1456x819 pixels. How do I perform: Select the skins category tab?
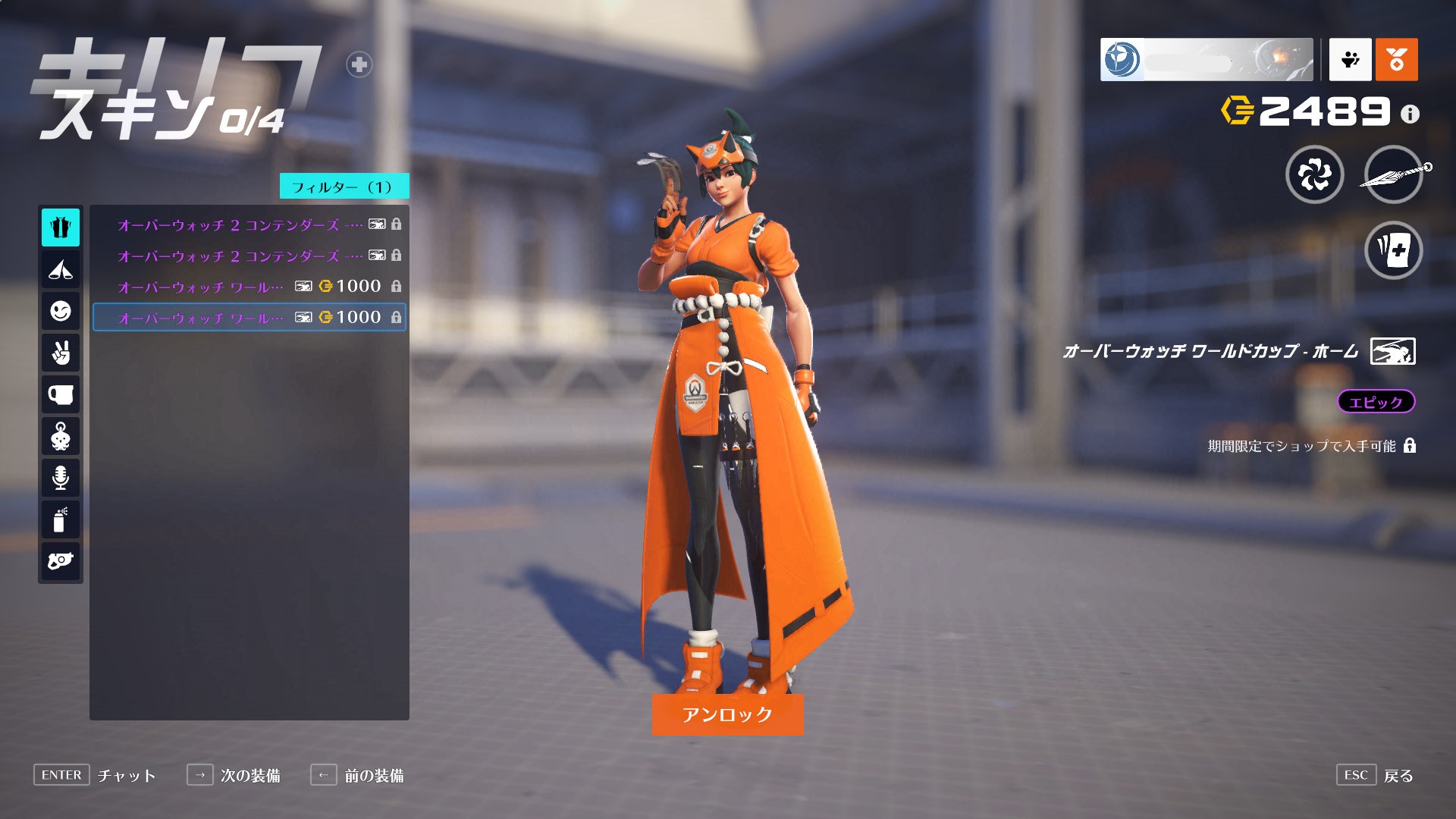(x=61, y=227)
